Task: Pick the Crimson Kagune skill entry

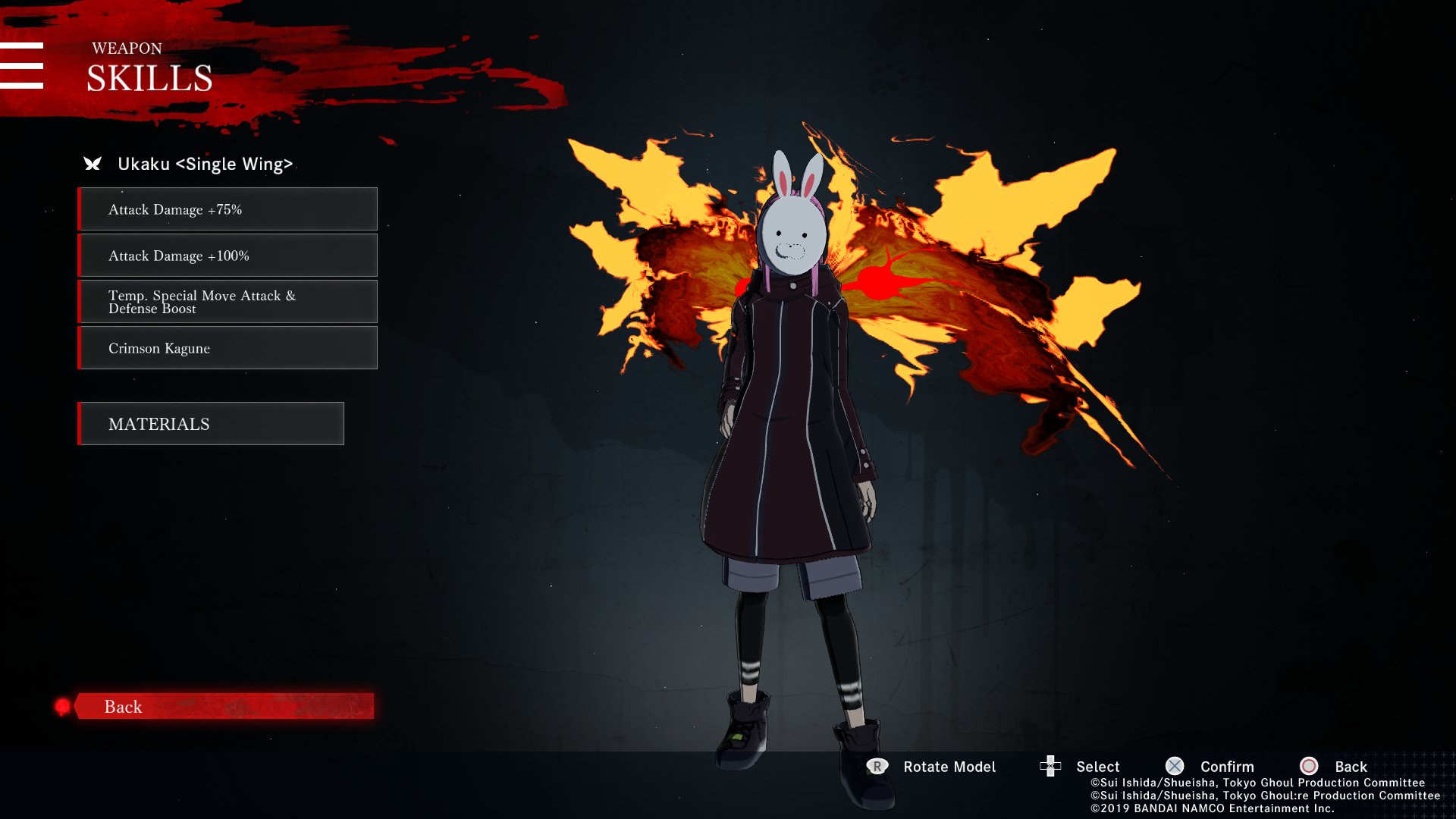Action: [x=227, y=348]
